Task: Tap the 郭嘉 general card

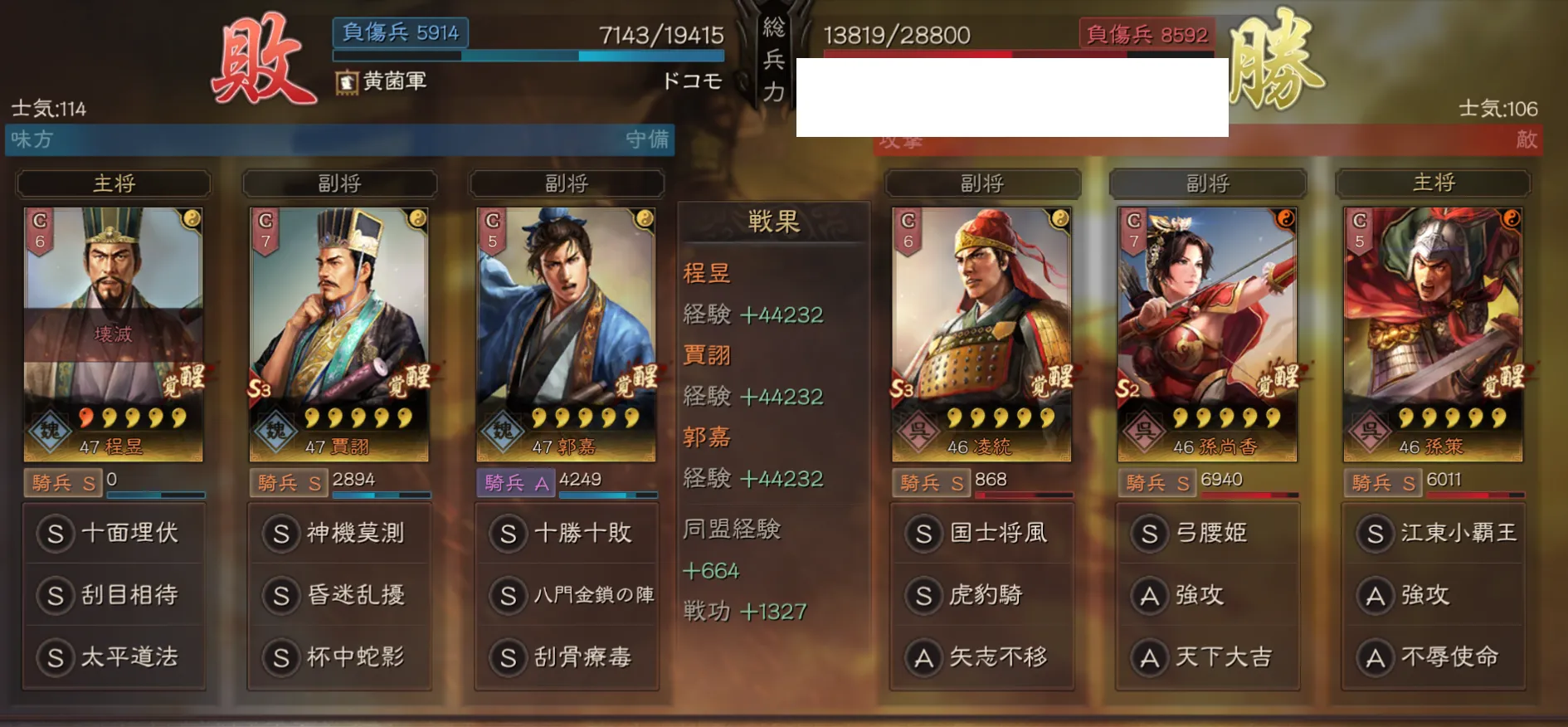Action: tap(566, 334)
